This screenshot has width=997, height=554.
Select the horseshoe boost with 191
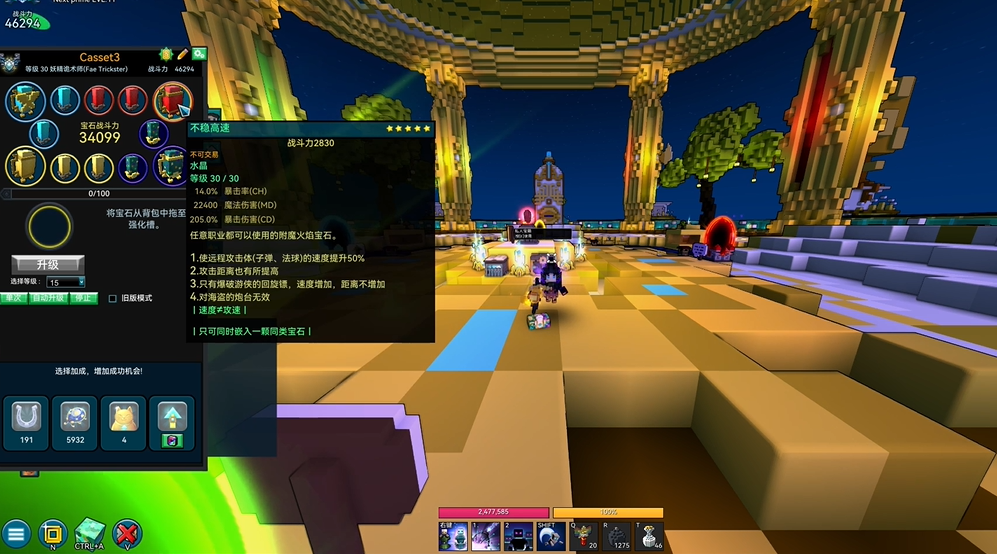[27, 421]
